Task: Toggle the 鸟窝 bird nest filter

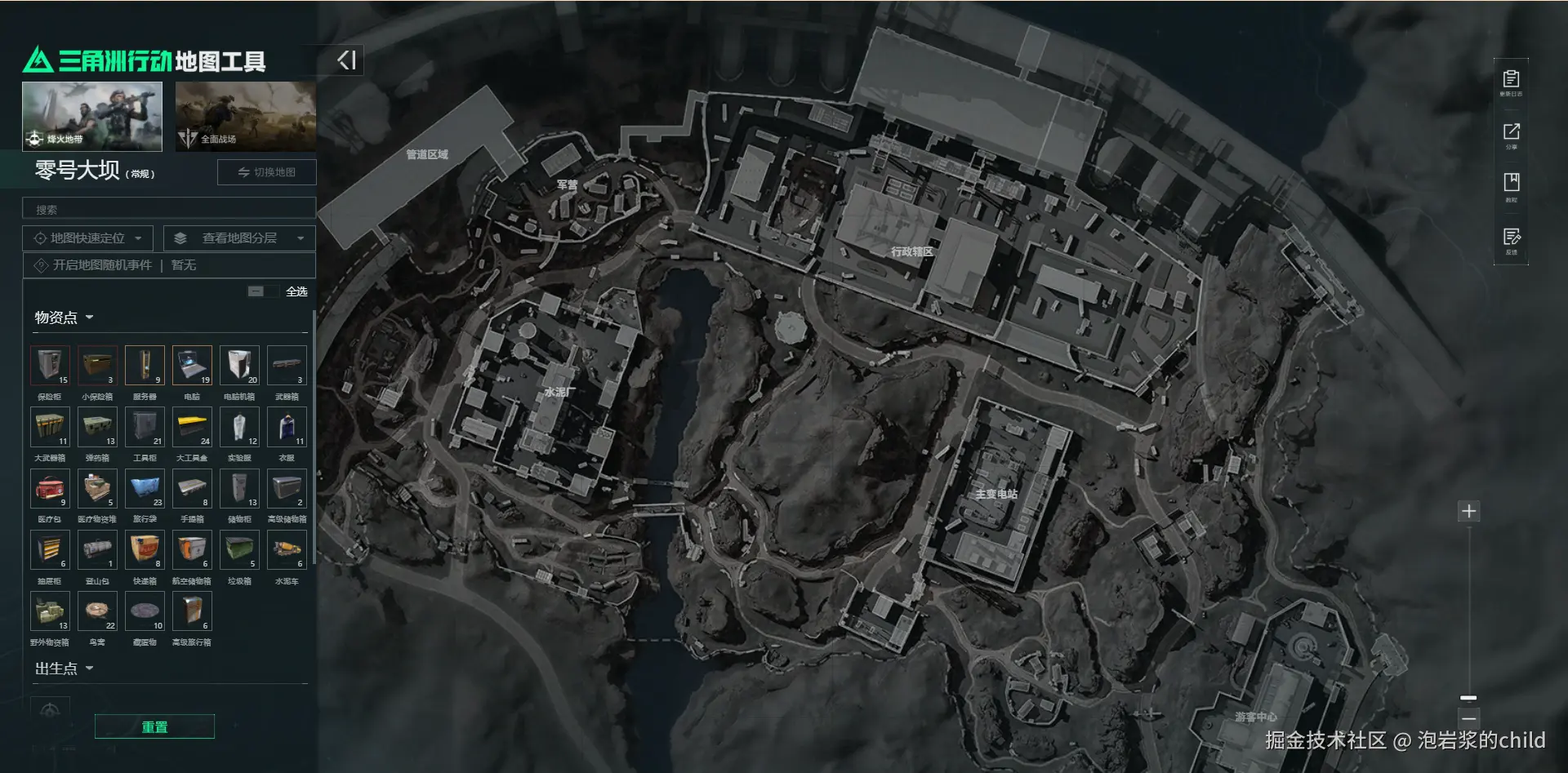Action: point(97,611)
